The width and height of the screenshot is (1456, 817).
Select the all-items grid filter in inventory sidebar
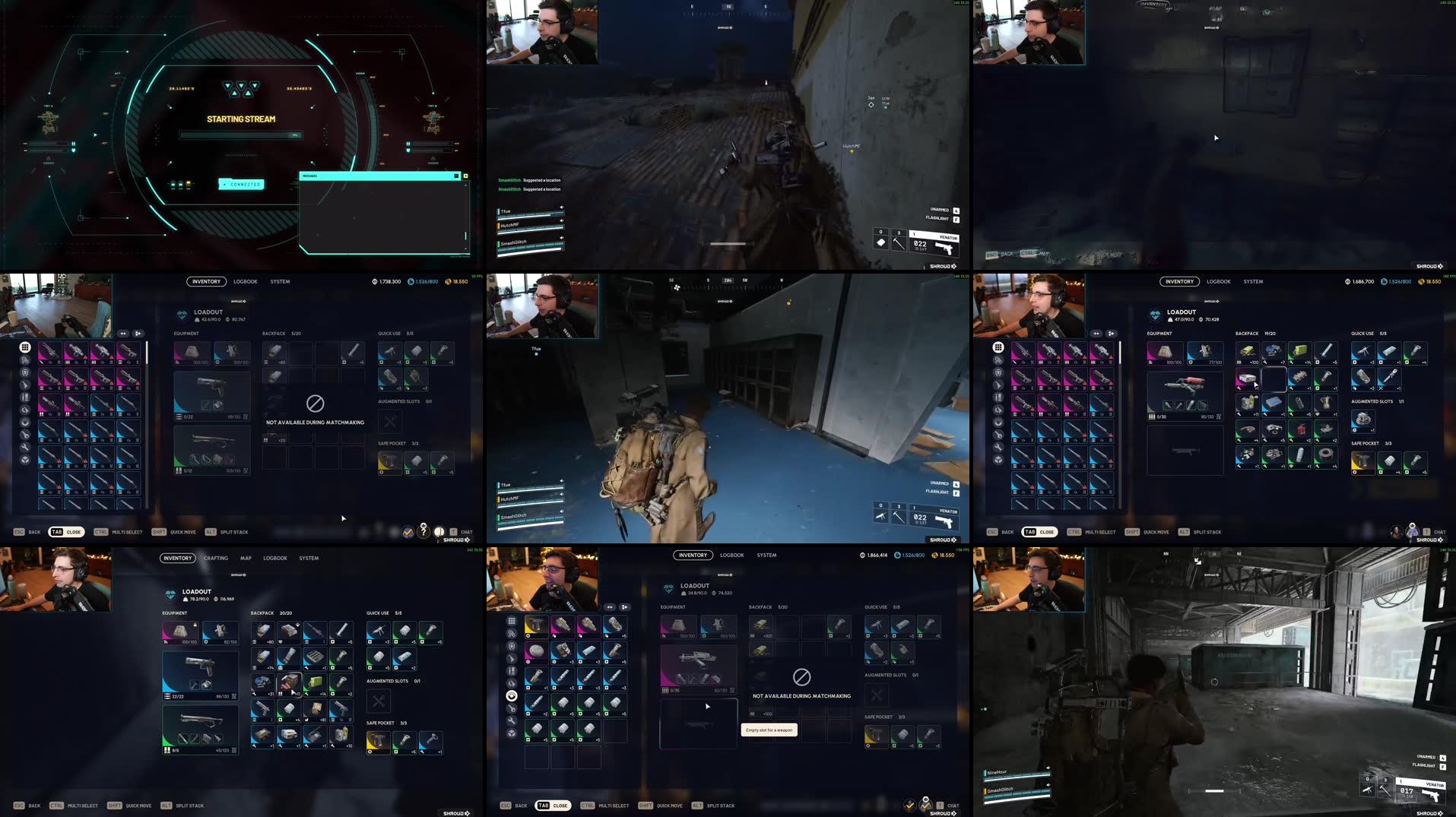[x=512, y=621]
